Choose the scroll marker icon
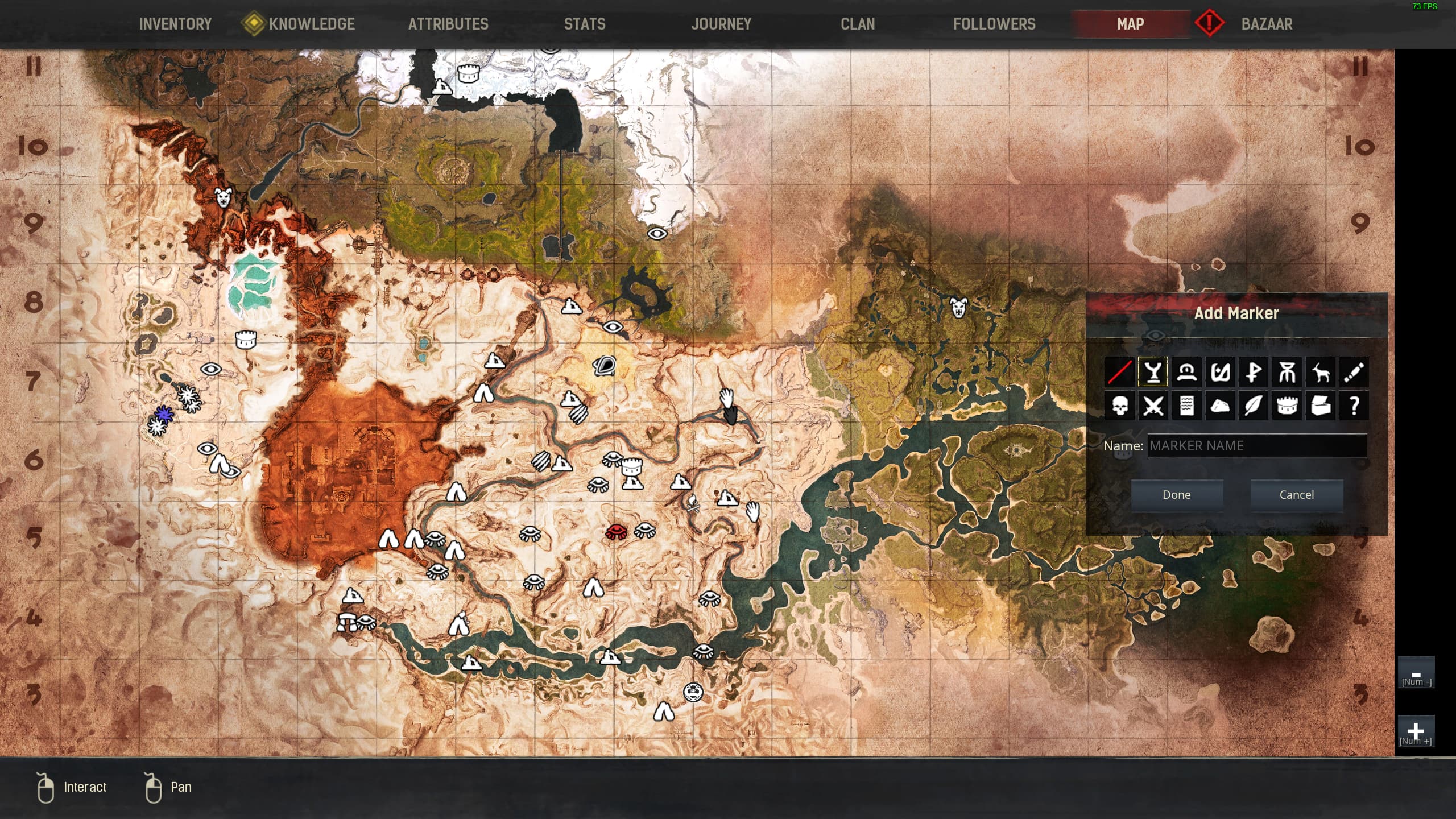 [x=1186, y=406]
